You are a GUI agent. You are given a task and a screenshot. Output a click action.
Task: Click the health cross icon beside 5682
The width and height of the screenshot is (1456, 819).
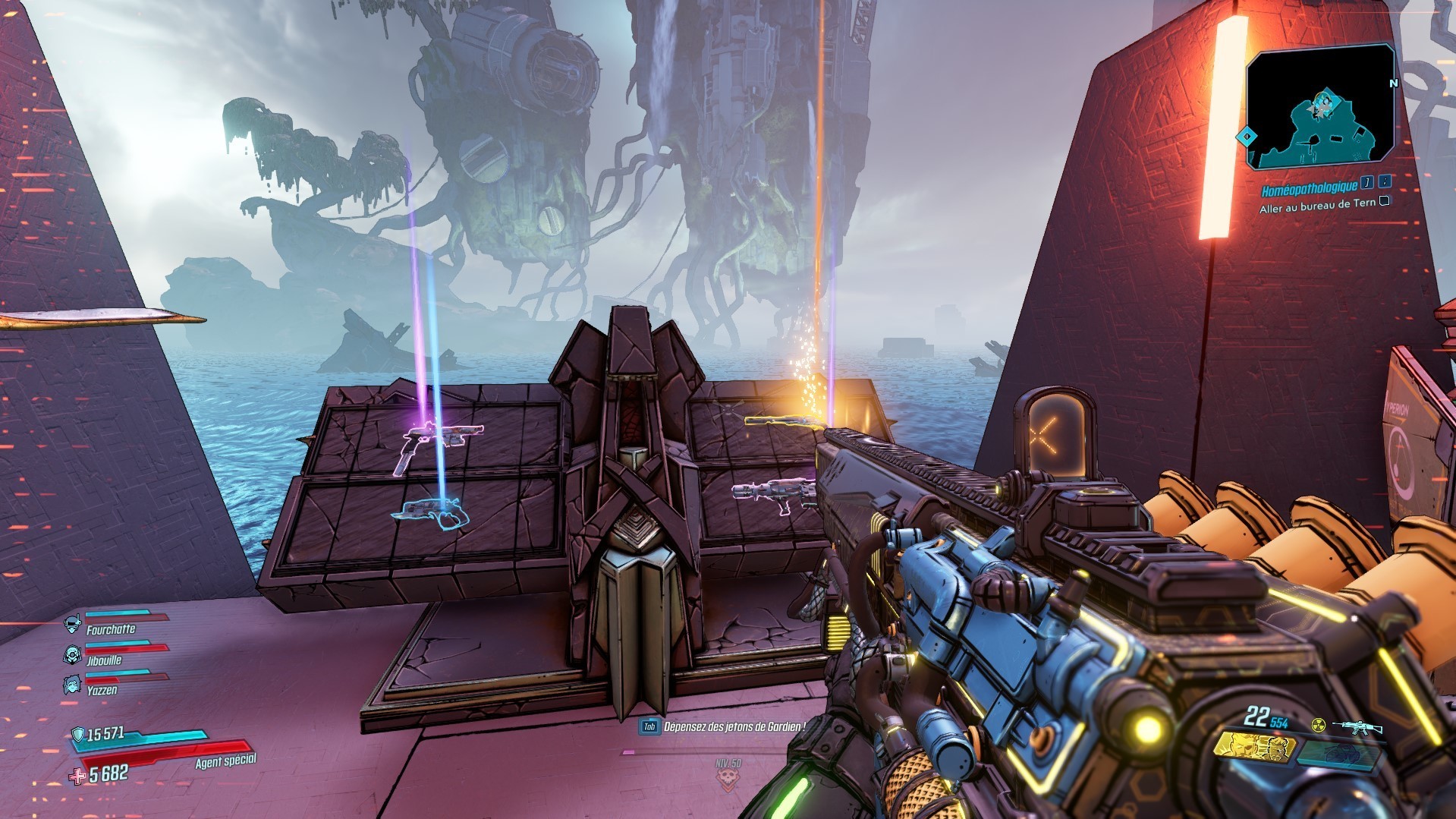point(77,777)
